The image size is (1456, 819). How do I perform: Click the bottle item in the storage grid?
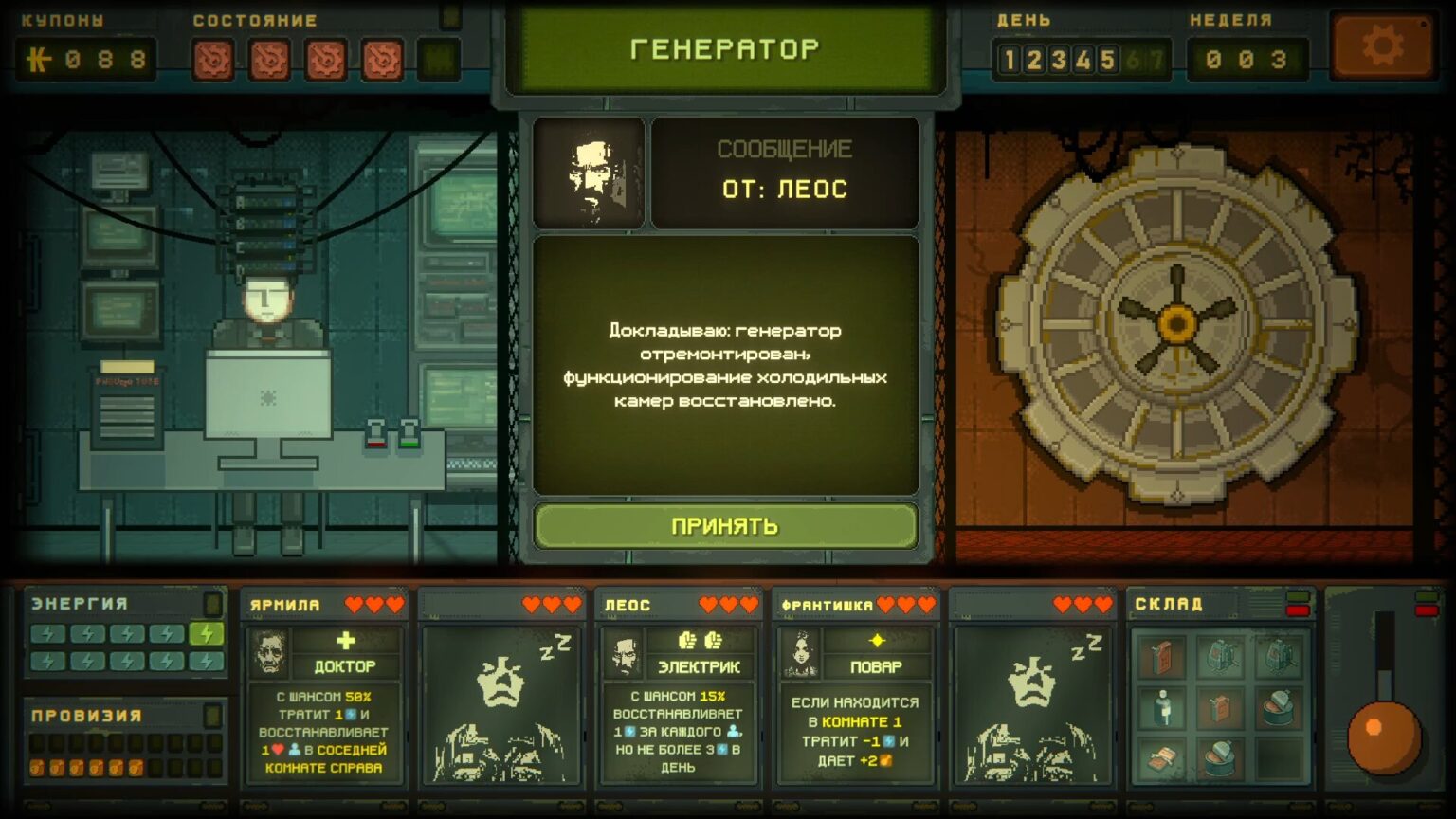(x=1162, y=707)
